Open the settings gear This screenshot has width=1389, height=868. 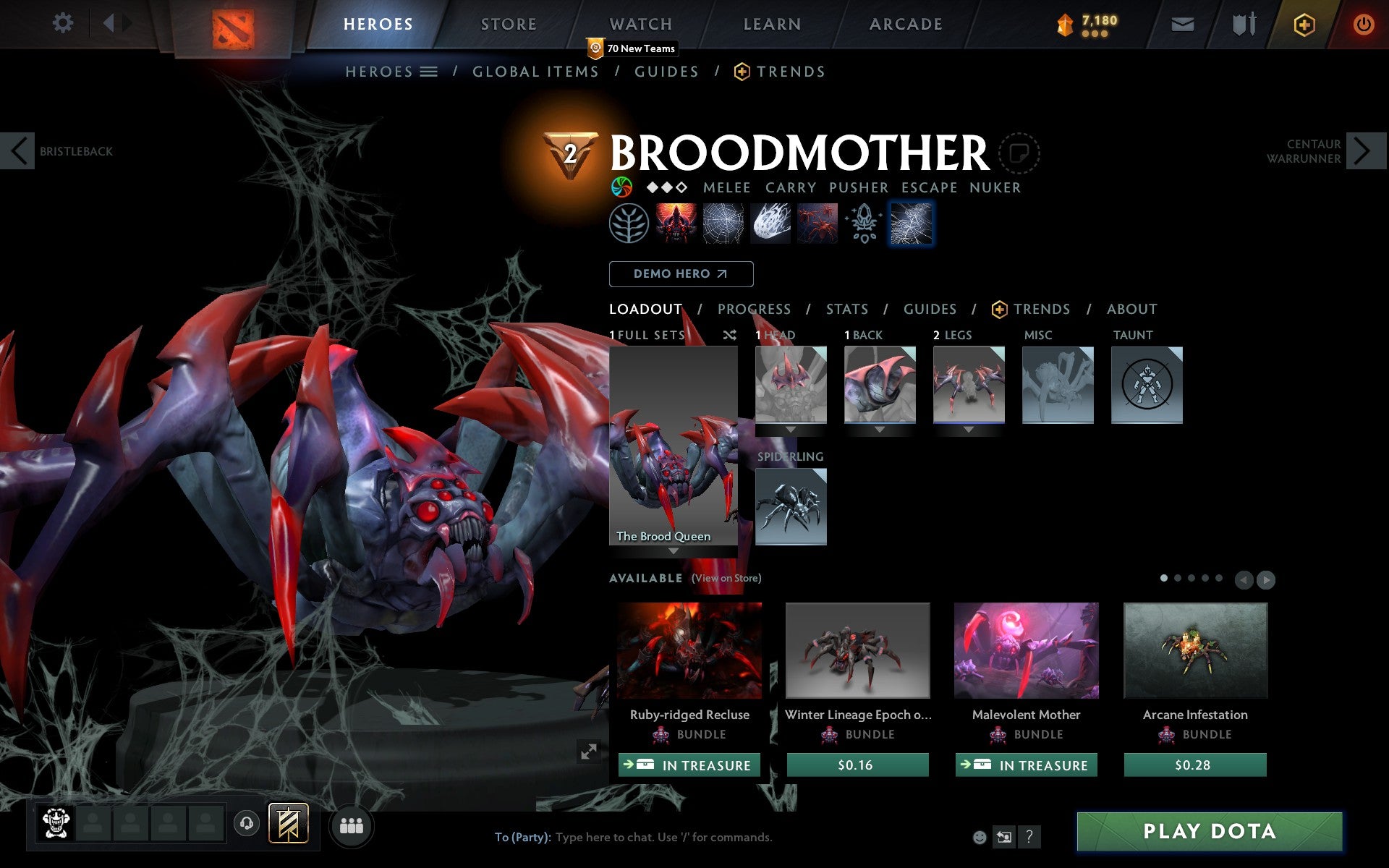click(x=63, y=23)
